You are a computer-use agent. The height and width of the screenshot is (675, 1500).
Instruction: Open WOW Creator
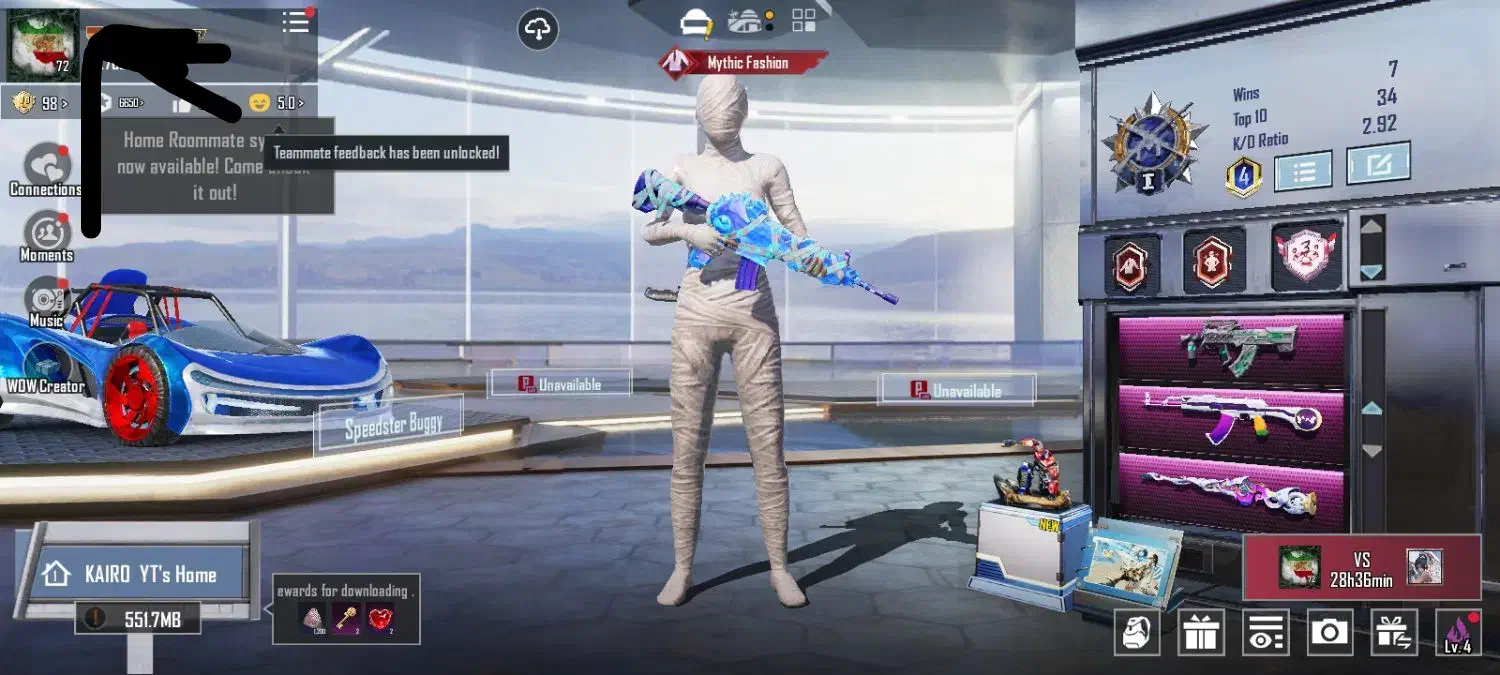click(x=45, y=367)
